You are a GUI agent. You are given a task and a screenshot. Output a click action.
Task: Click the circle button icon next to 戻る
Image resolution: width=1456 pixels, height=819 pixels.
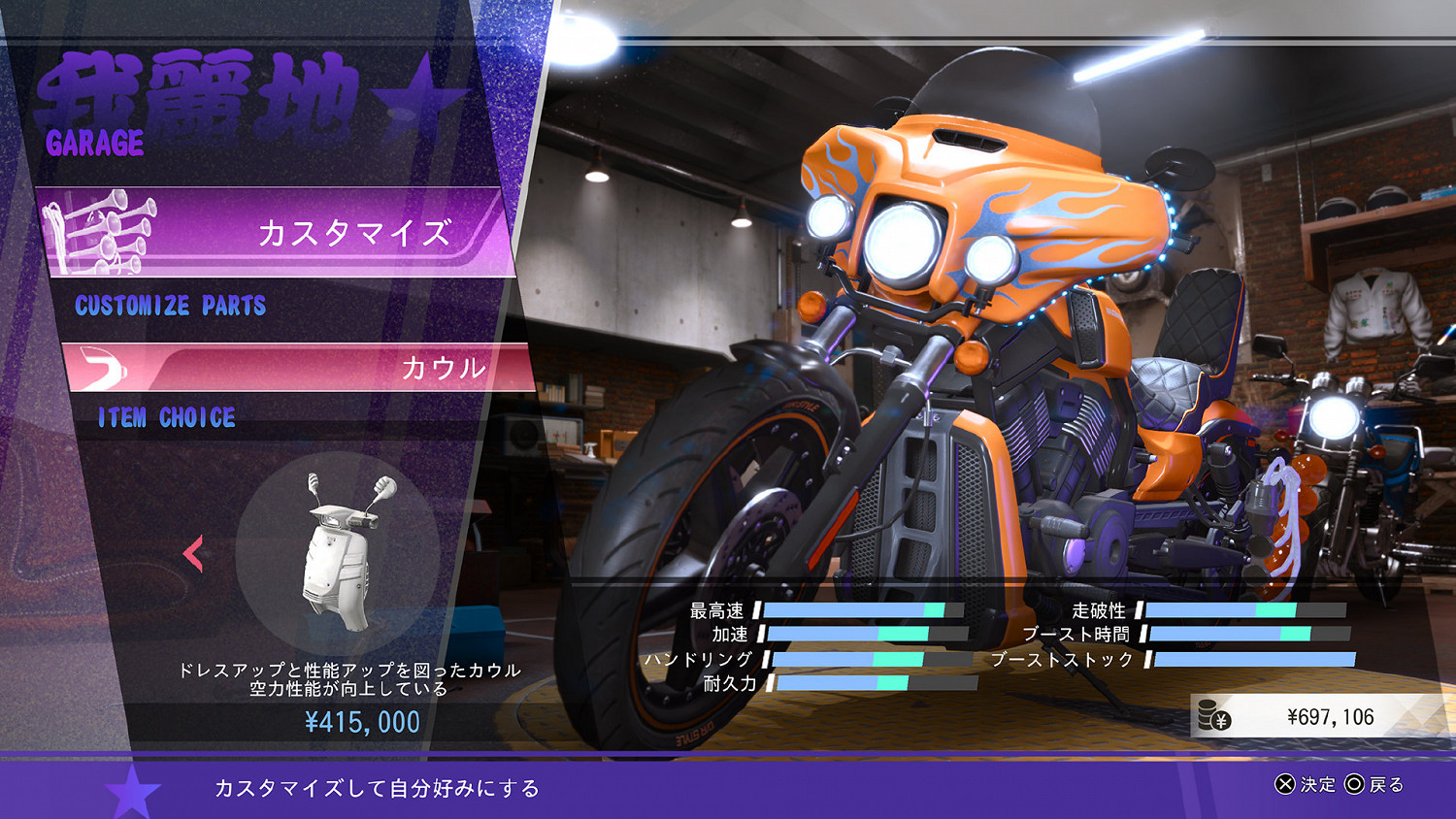tap(1354, 786)
